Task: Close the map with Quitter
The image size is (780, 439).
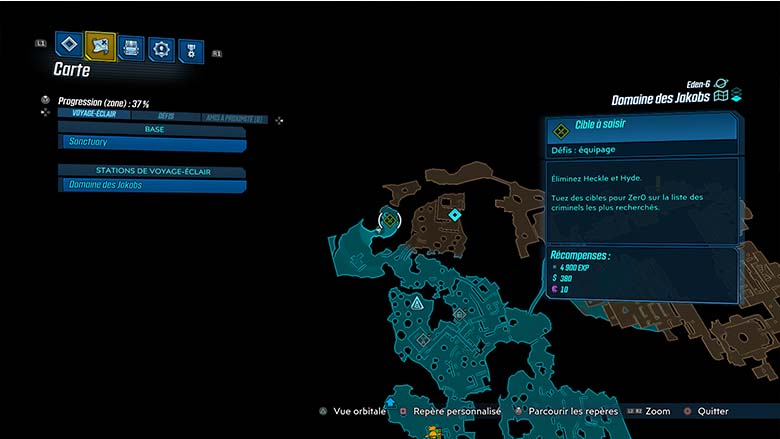Action: (711, 411)
